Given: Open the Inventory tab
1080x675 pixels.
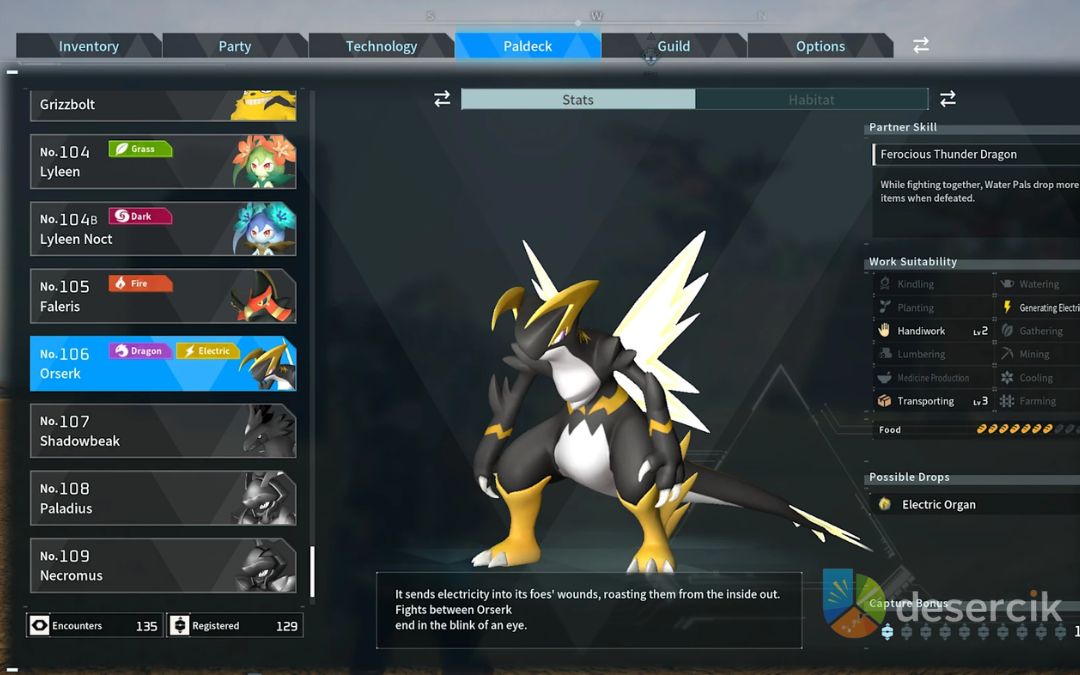Looking at the screenshot, I should pyautogui.click(x=88, y=46).
